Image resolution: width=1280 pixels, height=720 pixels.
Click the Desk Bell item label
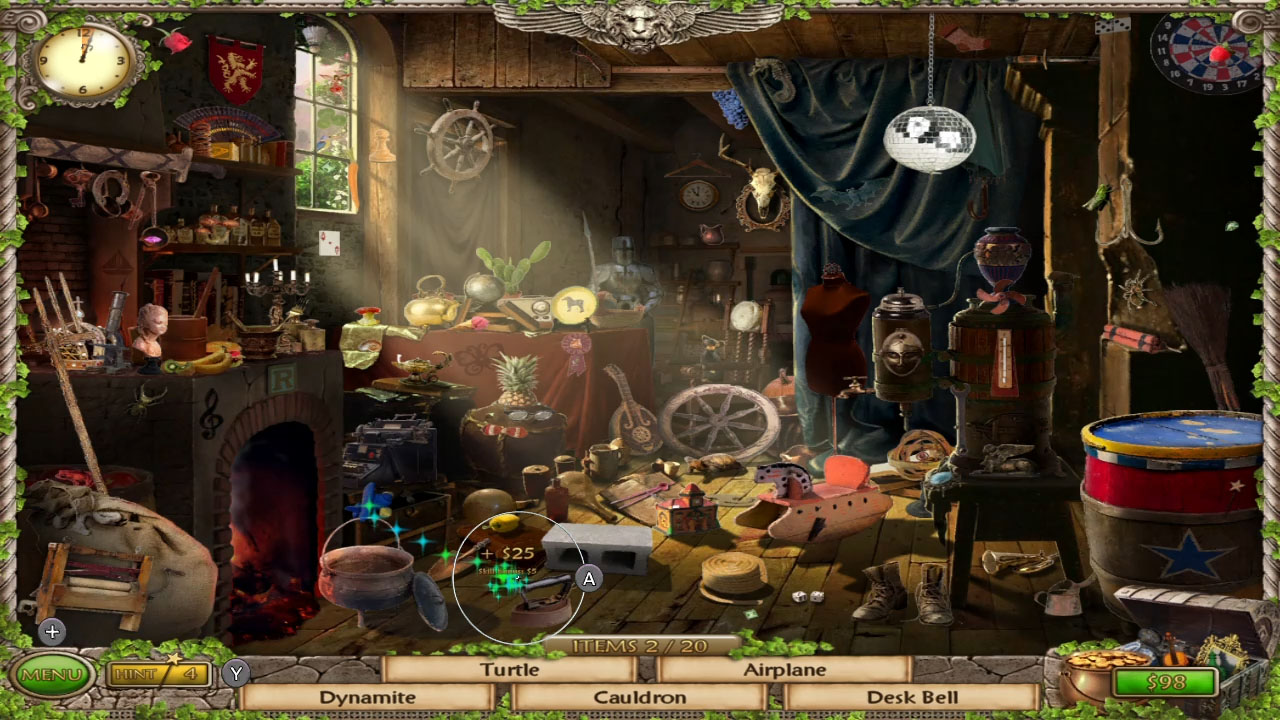(913, 696)
